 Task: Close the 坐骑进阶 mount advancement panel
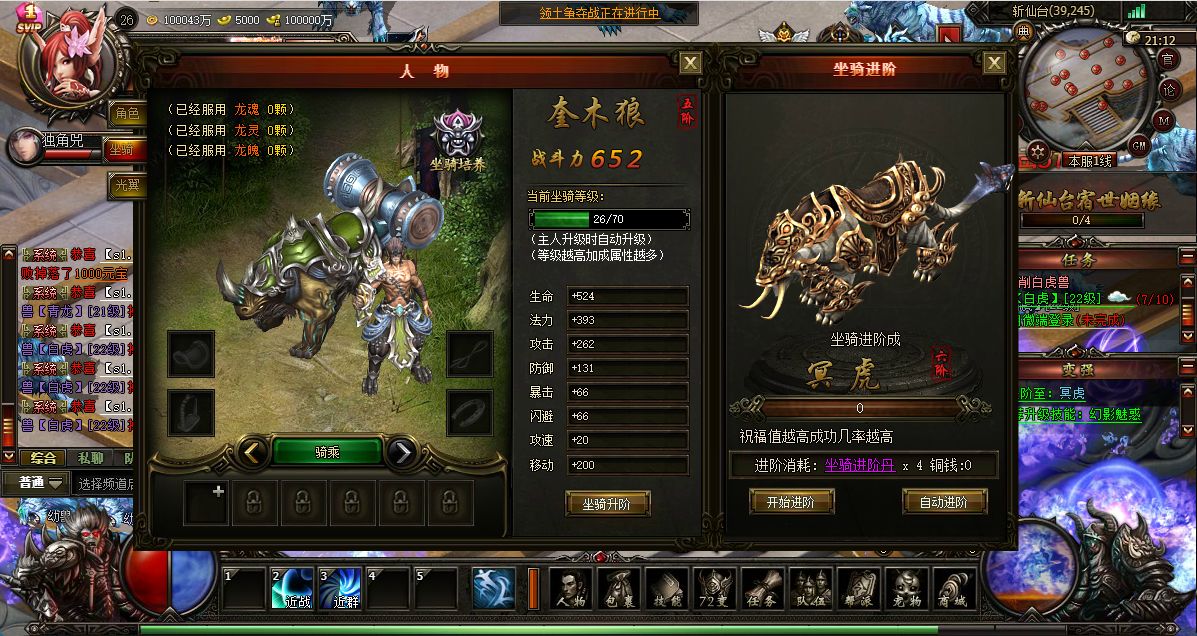[x=994, y=63]
